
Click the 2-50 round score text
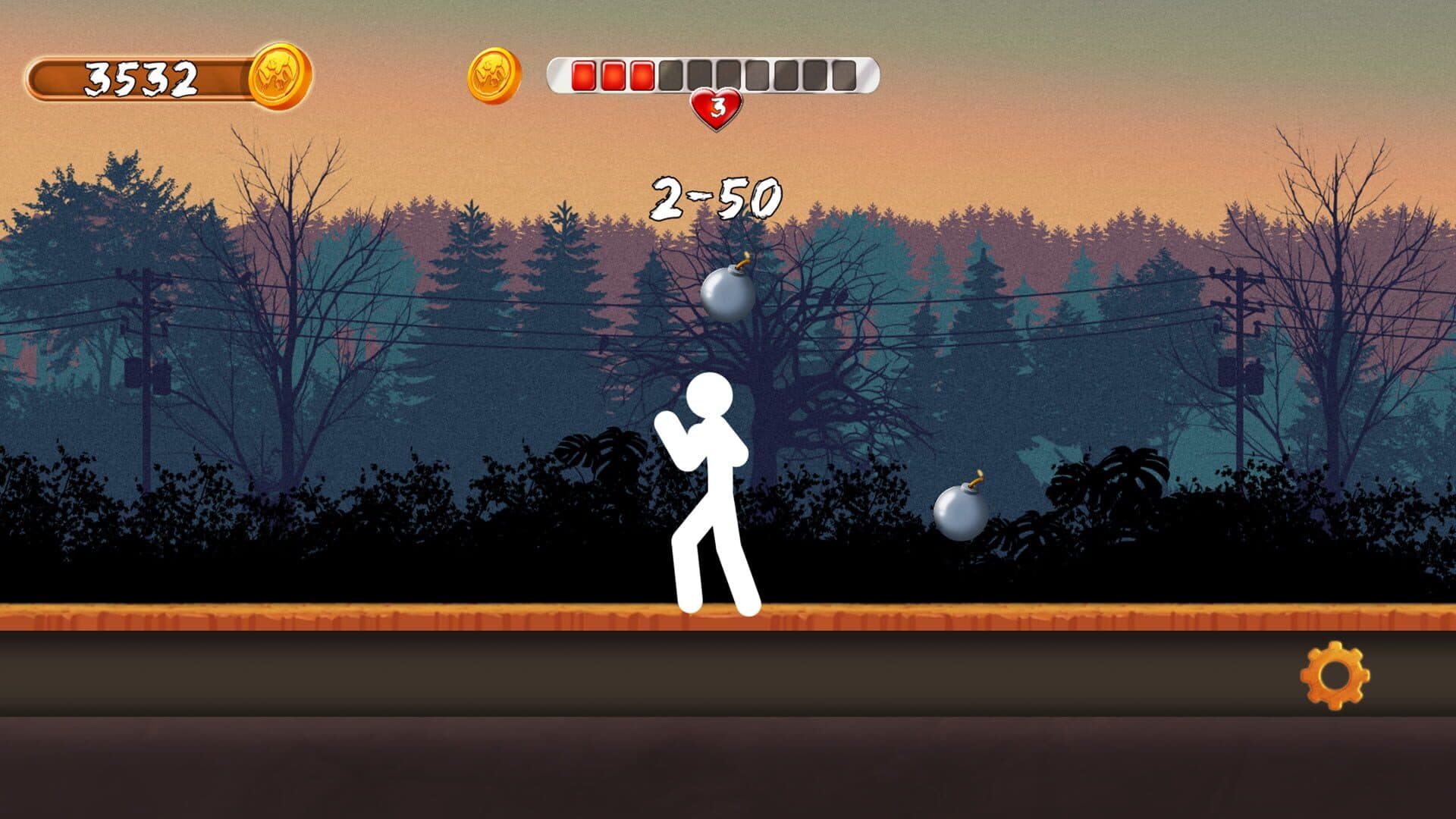[716, 197]
